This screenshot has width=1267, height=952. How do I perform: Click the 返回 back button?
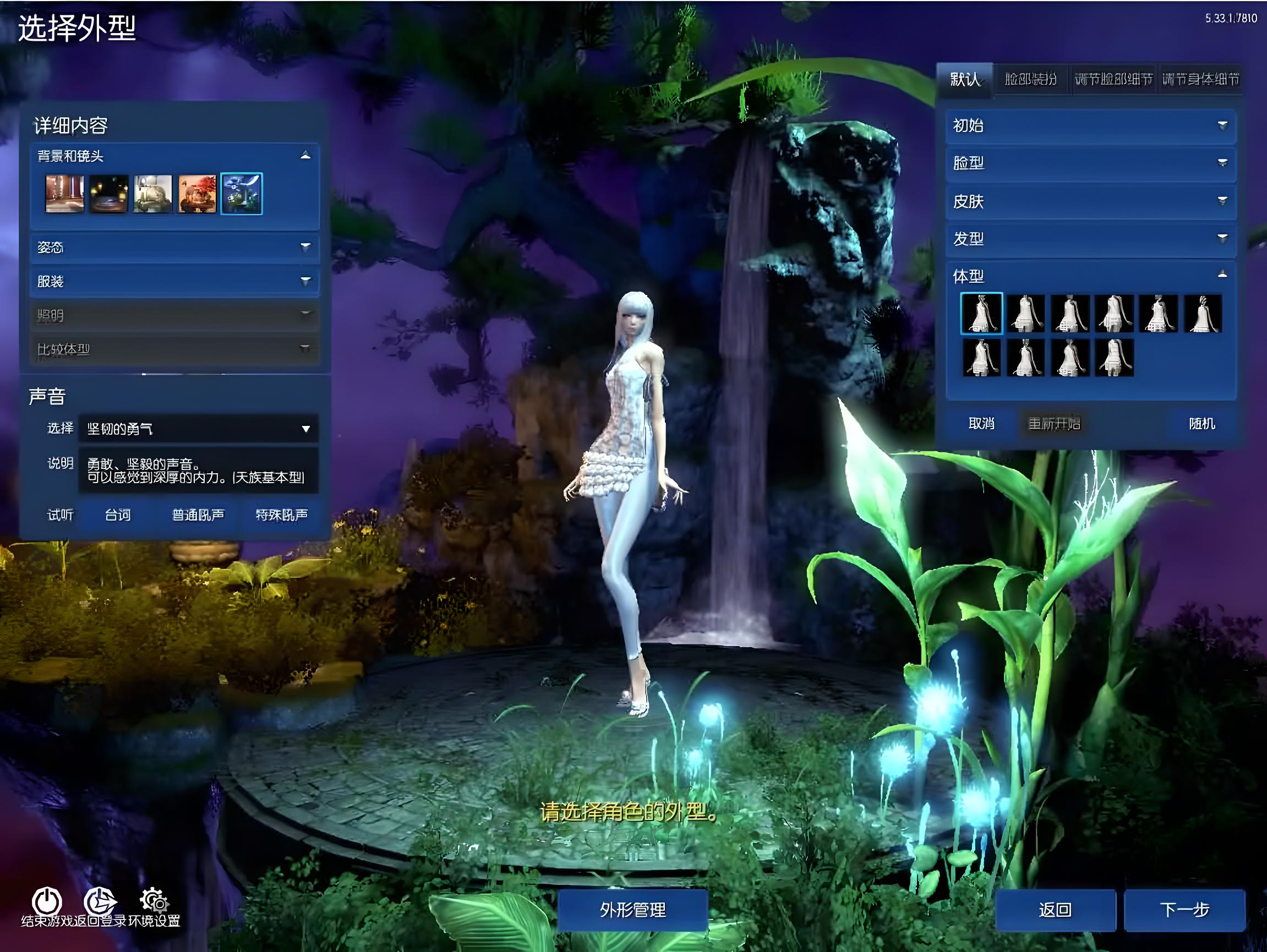click(x=1055, y=909)
